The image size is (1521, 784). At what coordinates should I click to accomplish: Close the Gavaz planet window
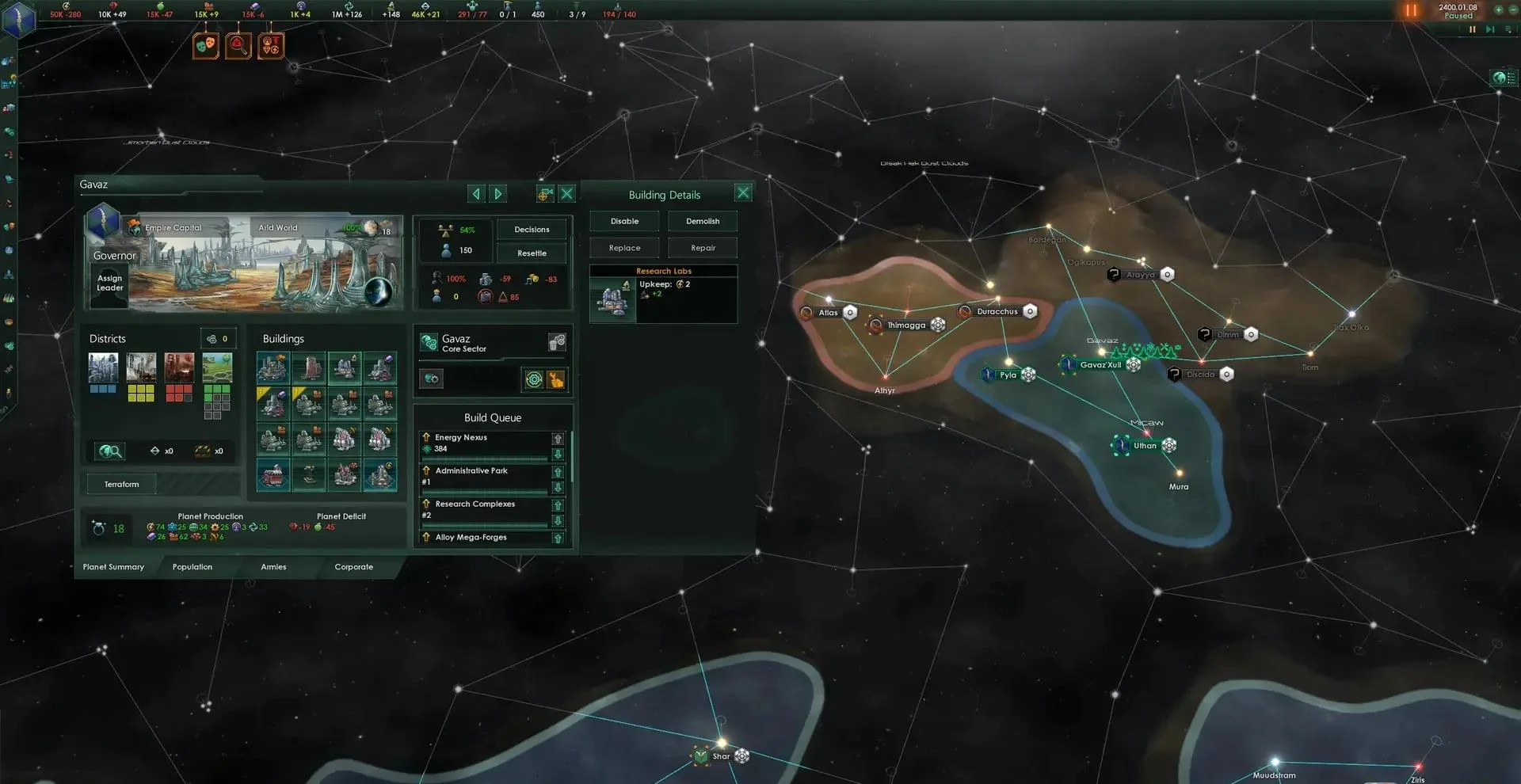click(566, 194)
